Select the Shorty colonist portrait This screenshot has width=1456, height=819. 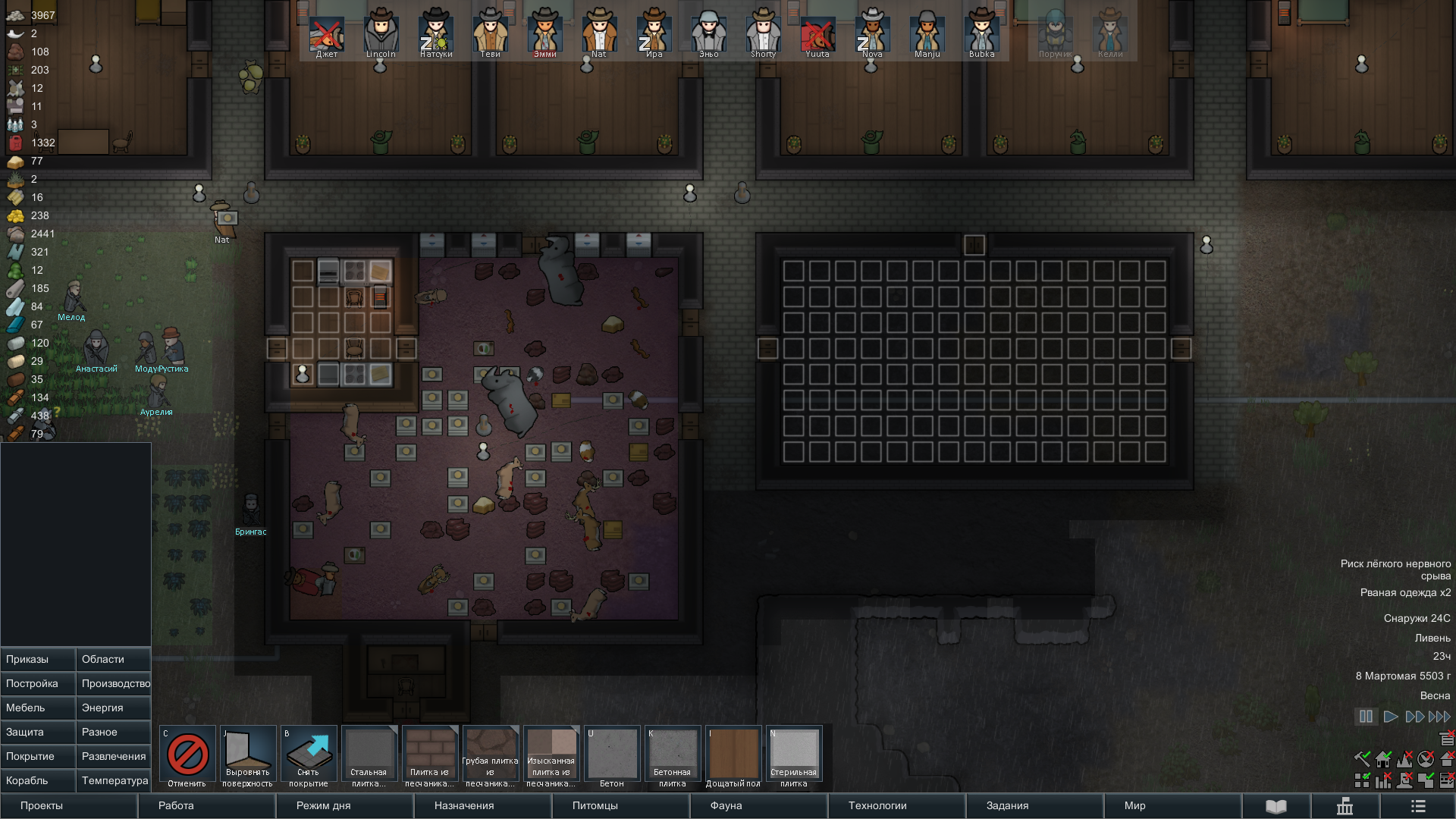[x=763, y=36]
